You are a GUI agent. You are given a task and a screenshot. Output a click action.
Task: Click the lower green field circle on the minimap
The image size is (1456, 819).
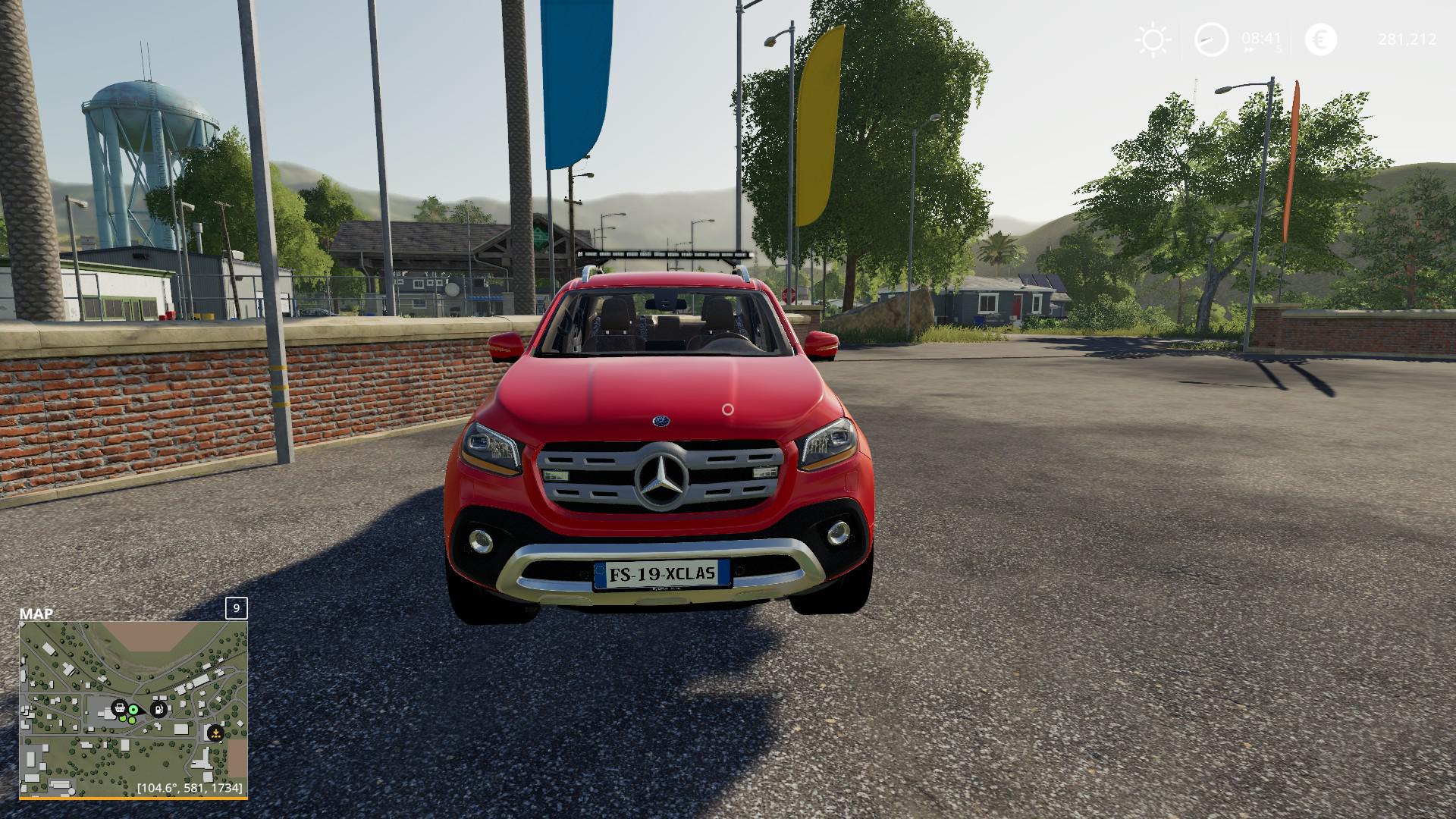pos(132,720)
